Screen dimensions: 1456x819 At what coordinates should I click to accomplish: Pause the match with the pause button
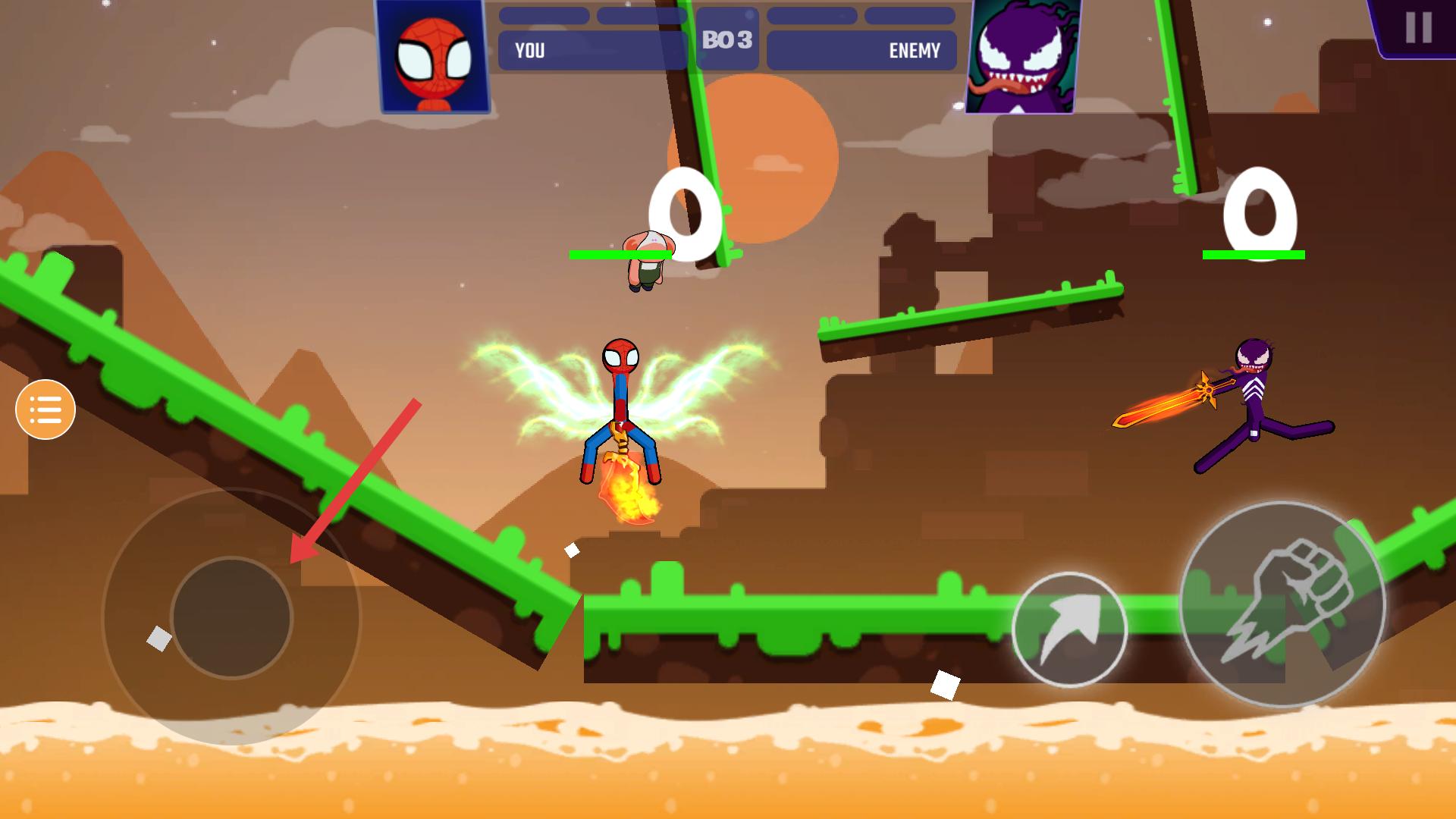[x=1417, y=28]
